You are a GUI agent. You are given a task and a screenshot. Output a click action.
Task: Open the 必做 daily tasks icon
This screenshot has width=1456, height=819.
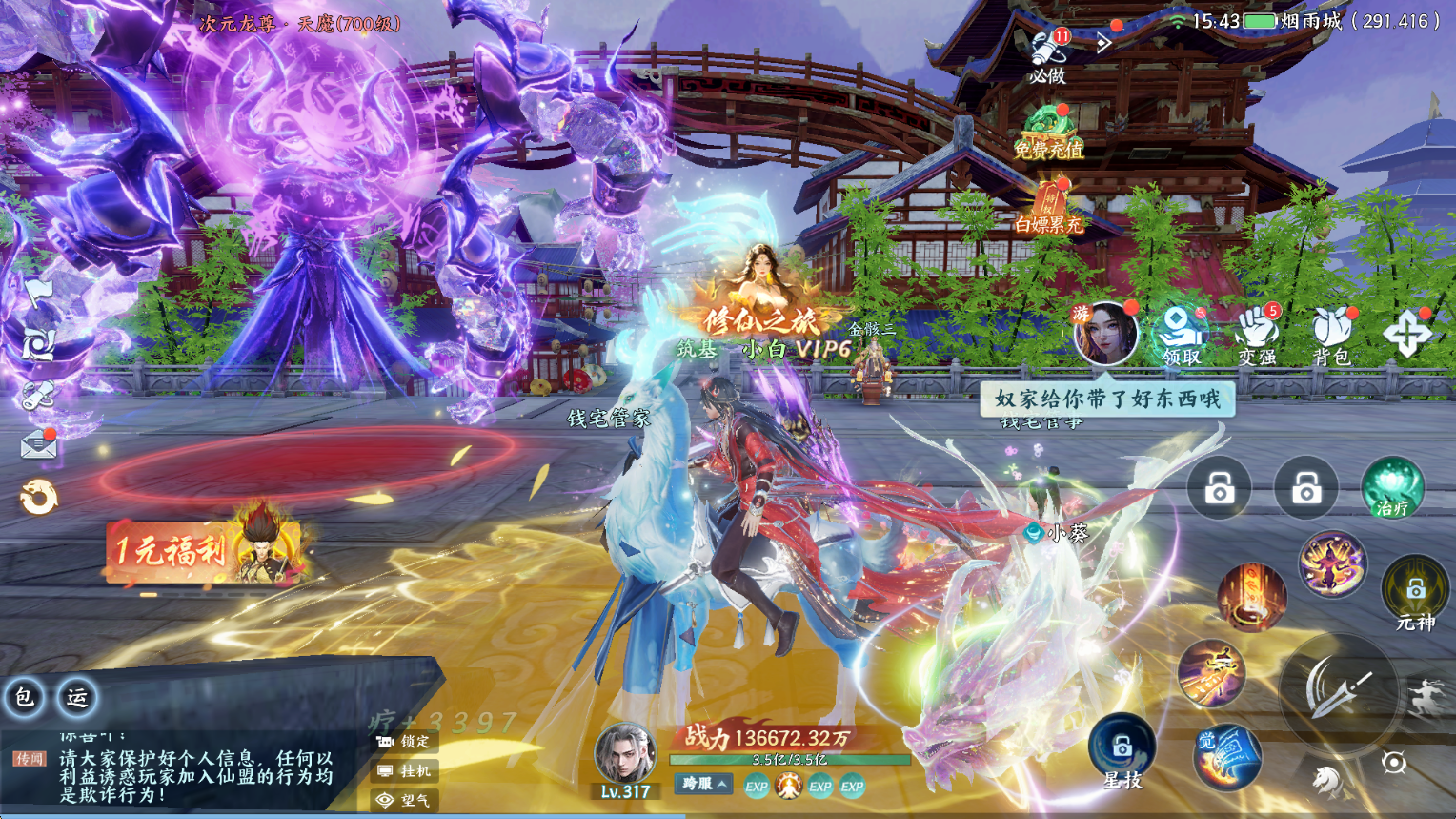pos(1048,54)
